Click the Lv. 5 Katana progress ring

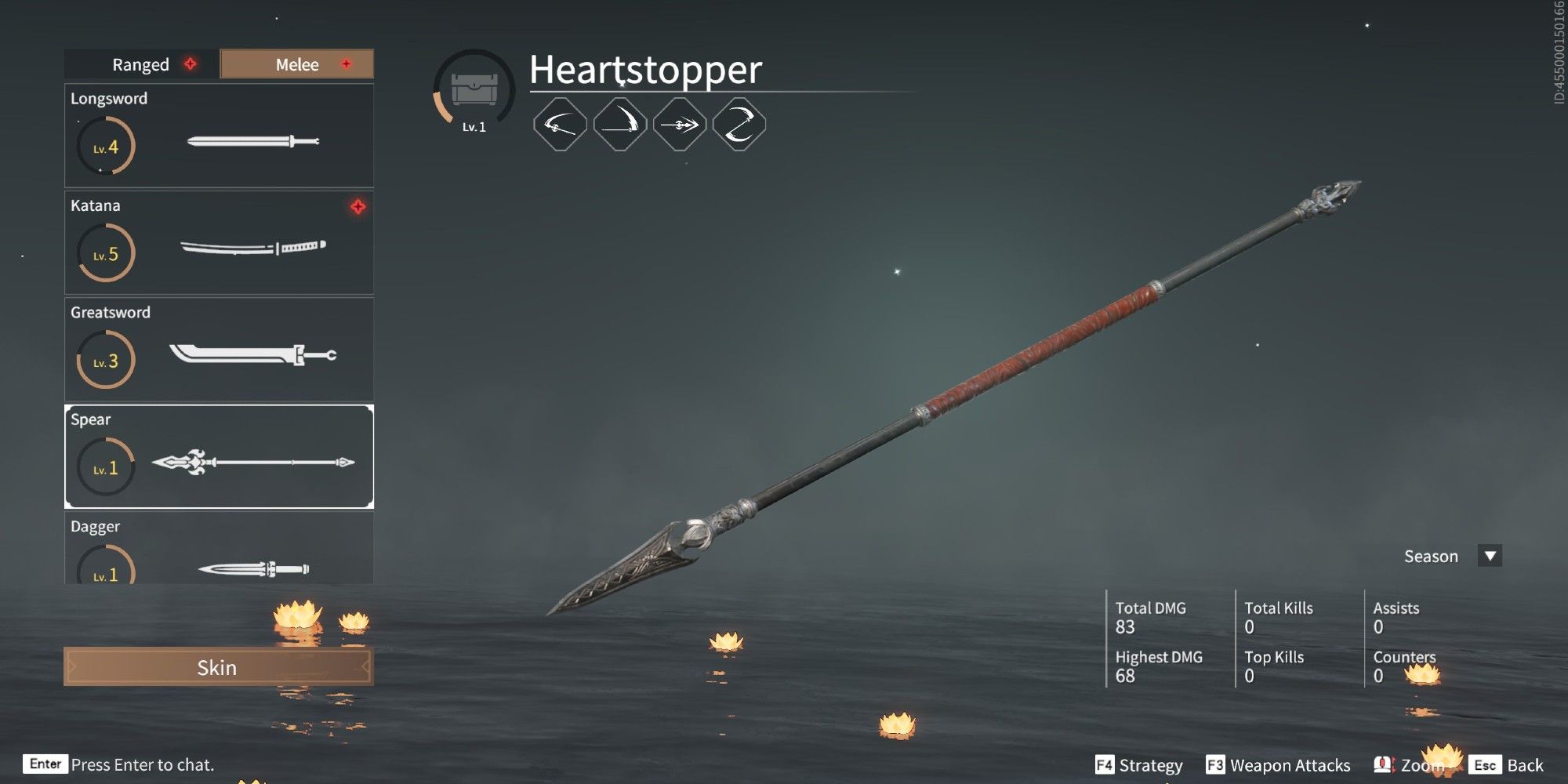click(x=106, y=252)
